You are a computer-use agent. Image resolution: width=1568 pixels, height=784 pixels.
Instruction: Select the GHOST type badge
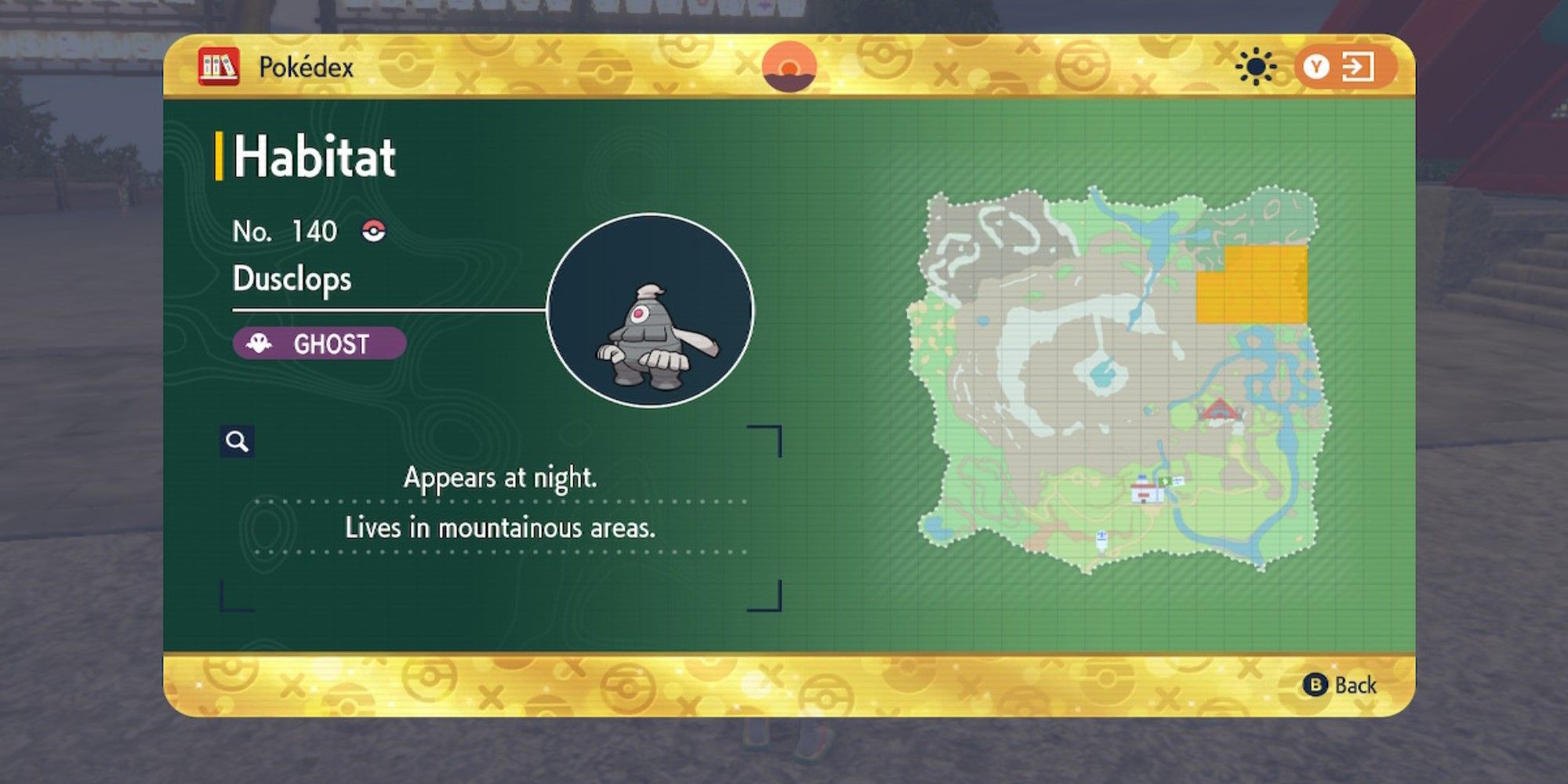[x=318, y=341]
